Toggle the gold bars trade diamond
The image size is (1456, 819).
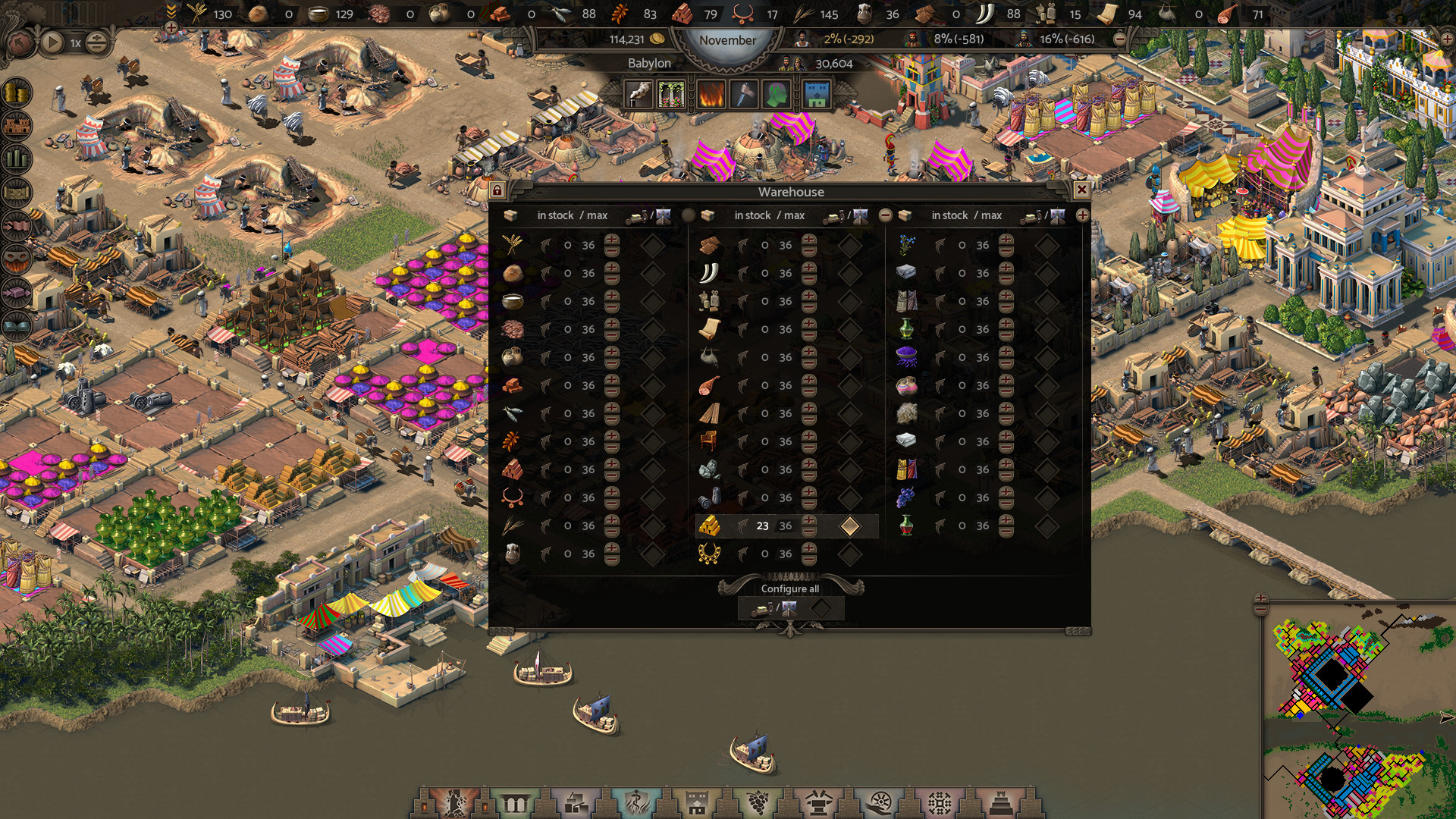[849, 526]
